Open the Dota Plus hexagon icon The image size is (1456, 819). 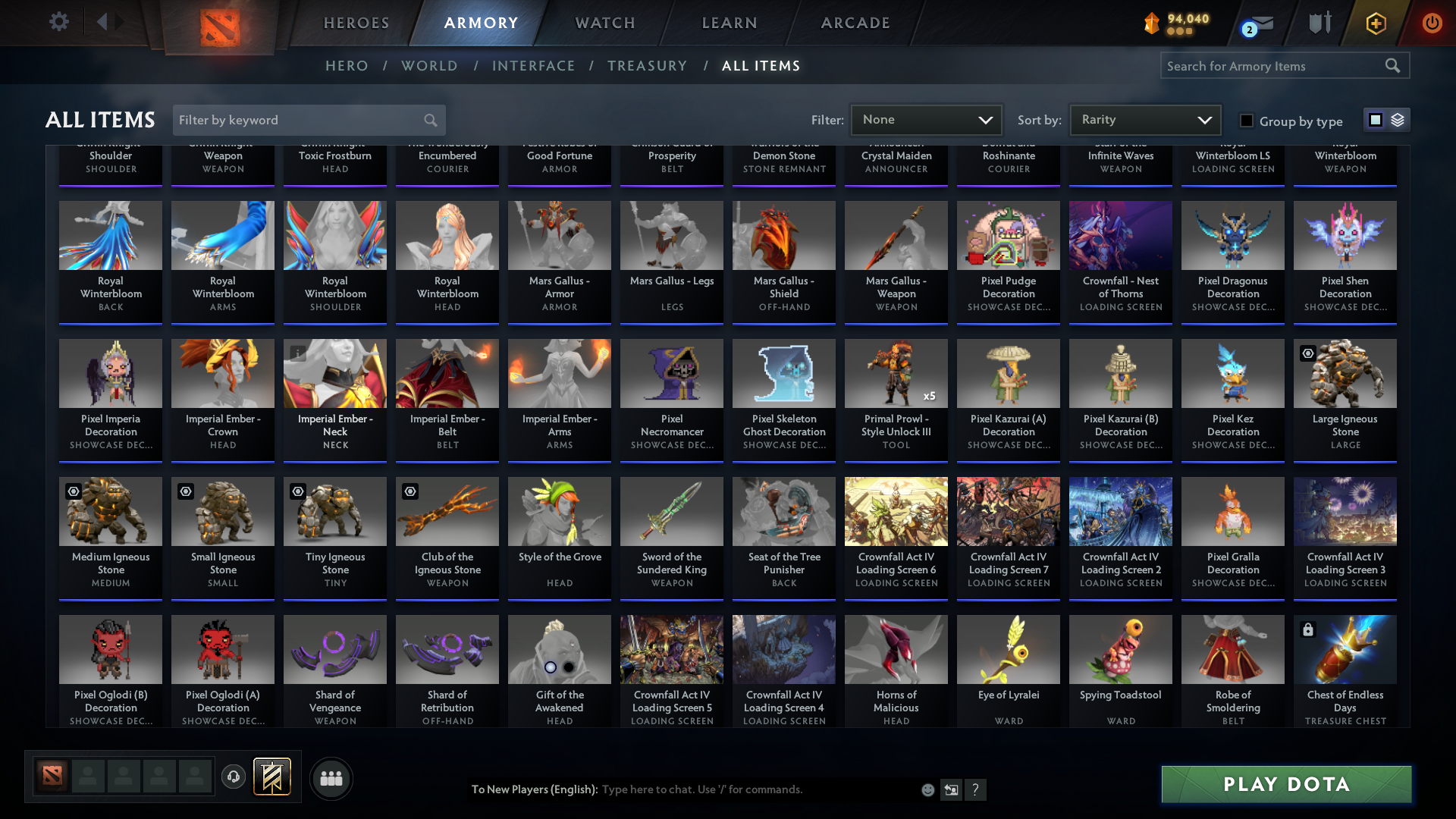[x=1375, y=22]
